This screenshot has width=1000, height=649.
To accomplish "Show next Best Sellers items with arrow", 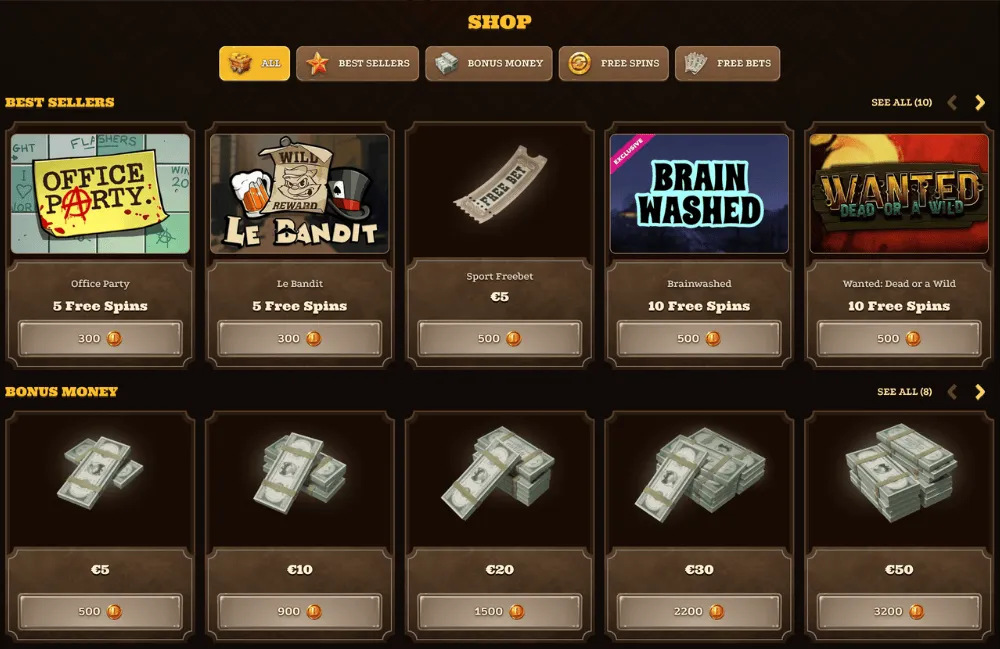I will [x=980, y=102].
